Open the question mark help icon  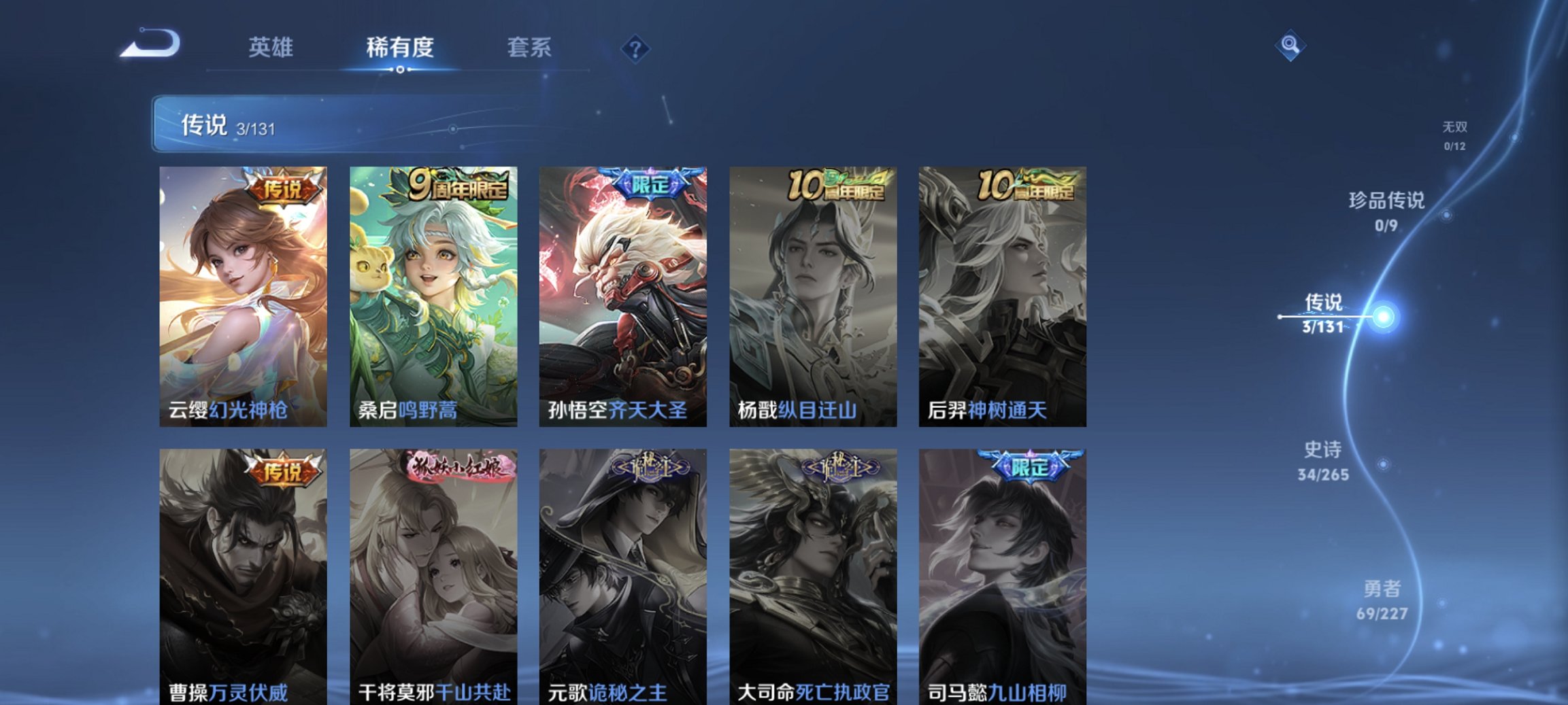pos(633,48)
